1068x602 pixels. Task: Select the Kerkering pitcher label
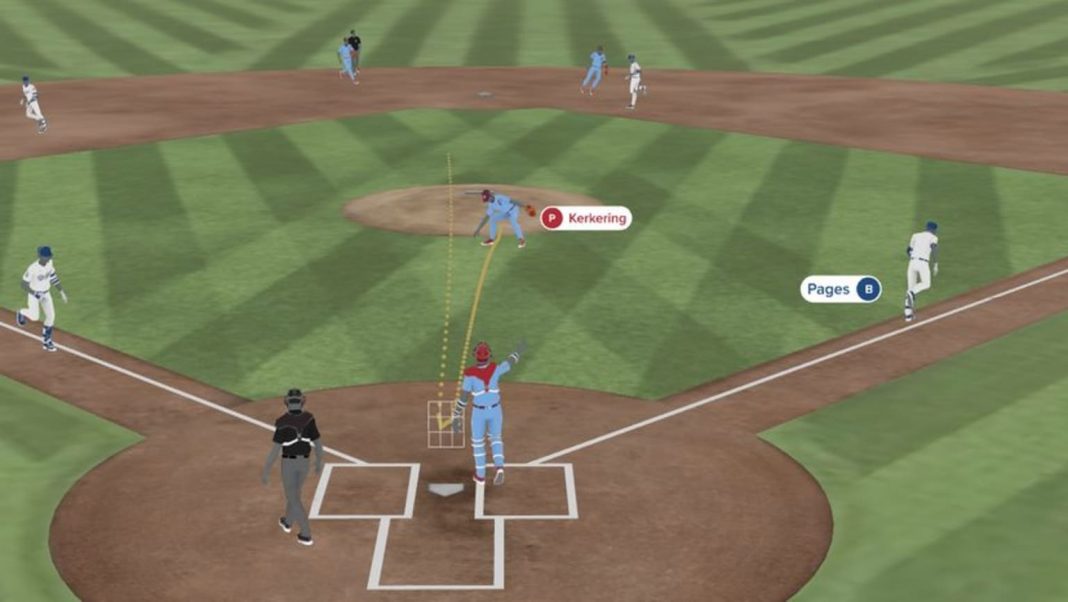coord(586,218)
